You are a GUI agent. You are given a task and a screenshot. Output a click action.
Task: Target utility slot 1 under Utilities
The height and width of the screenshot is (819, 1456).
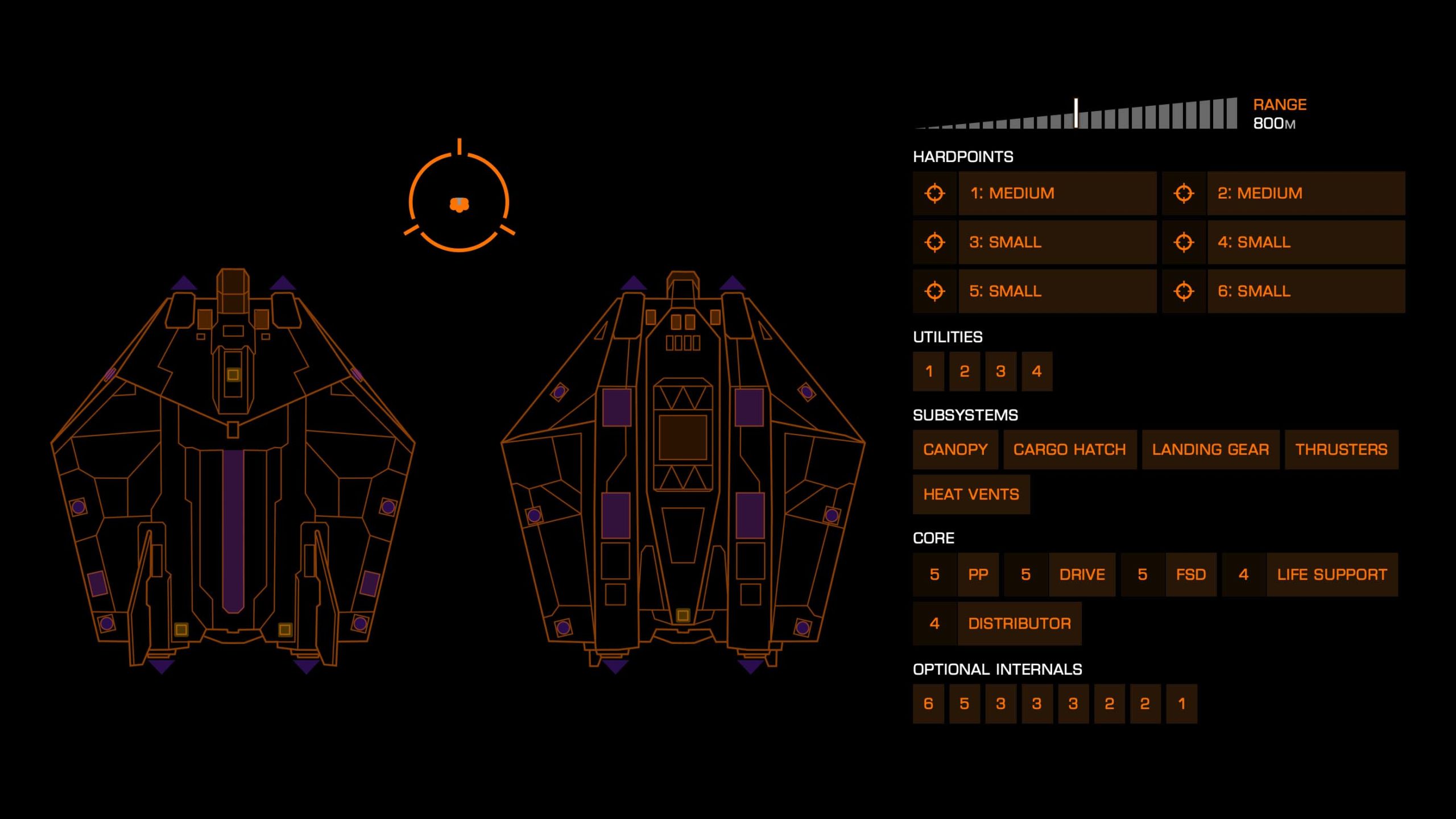pos(928,371)
